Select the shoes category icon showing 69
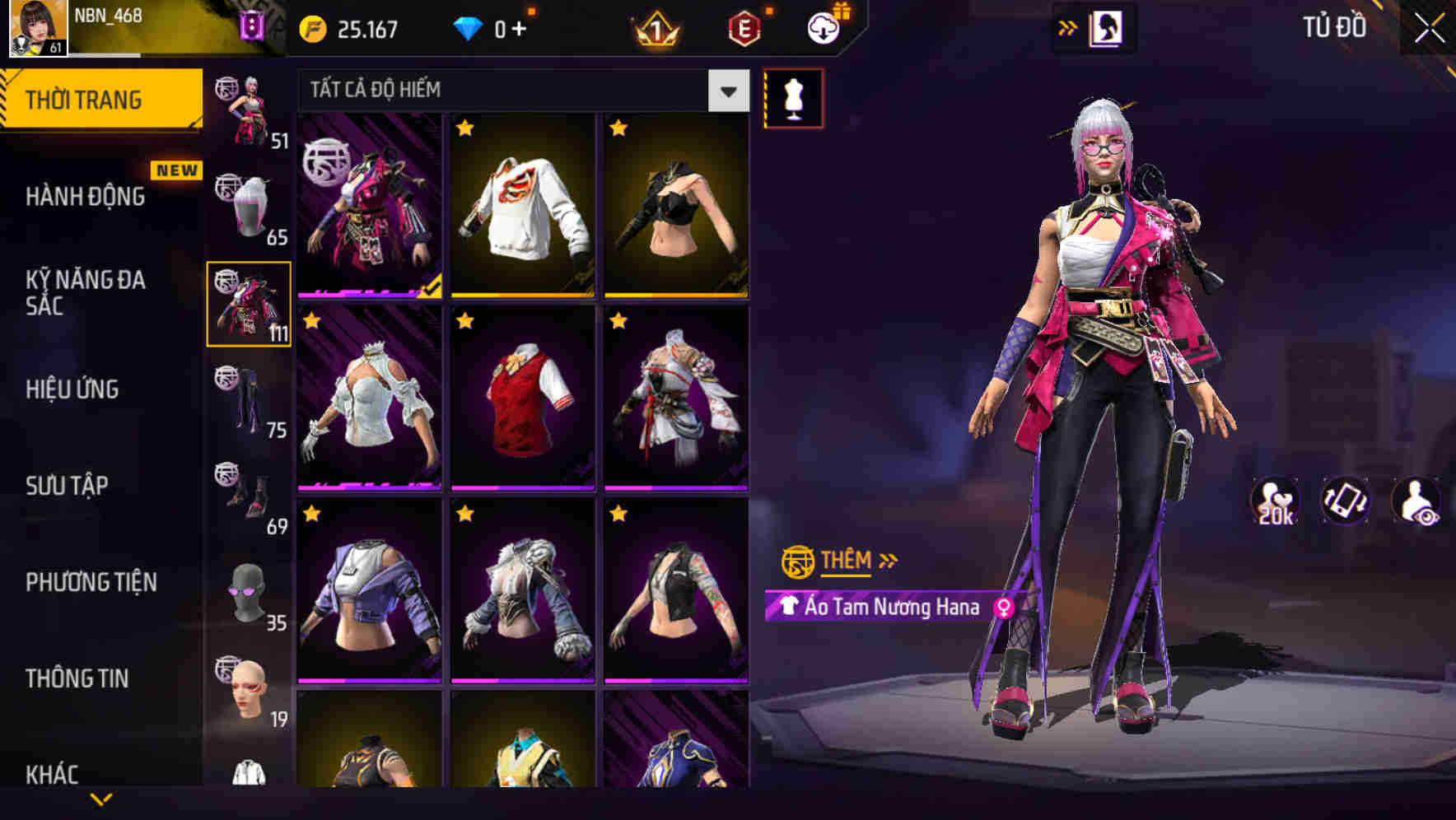 click(x=248, y=490)
